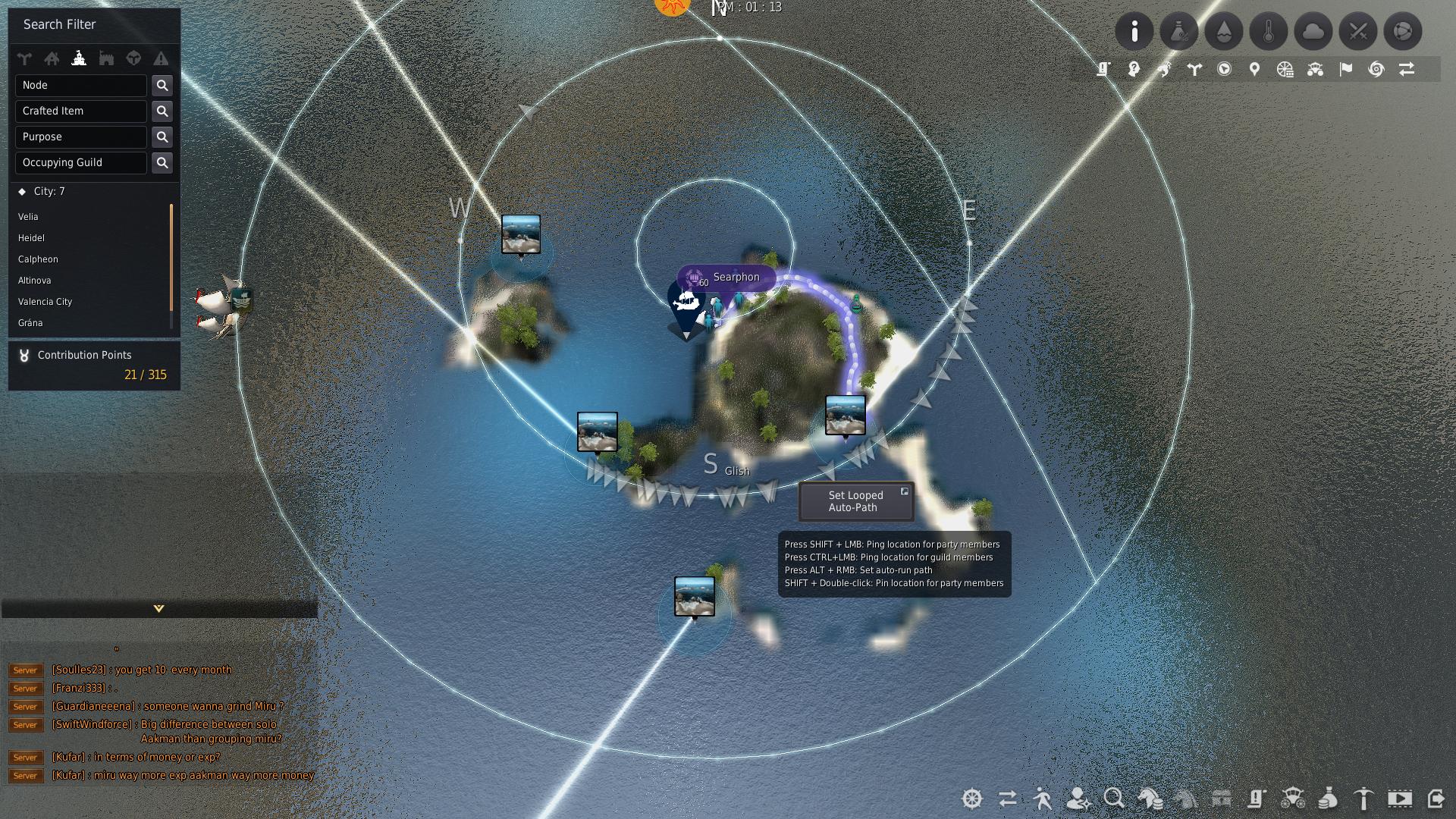Toggle the two-way arrows icon in bottom toolbar
This screenshot has width=1456, height=819.
pyautogui.click(x=1008, y=799)
